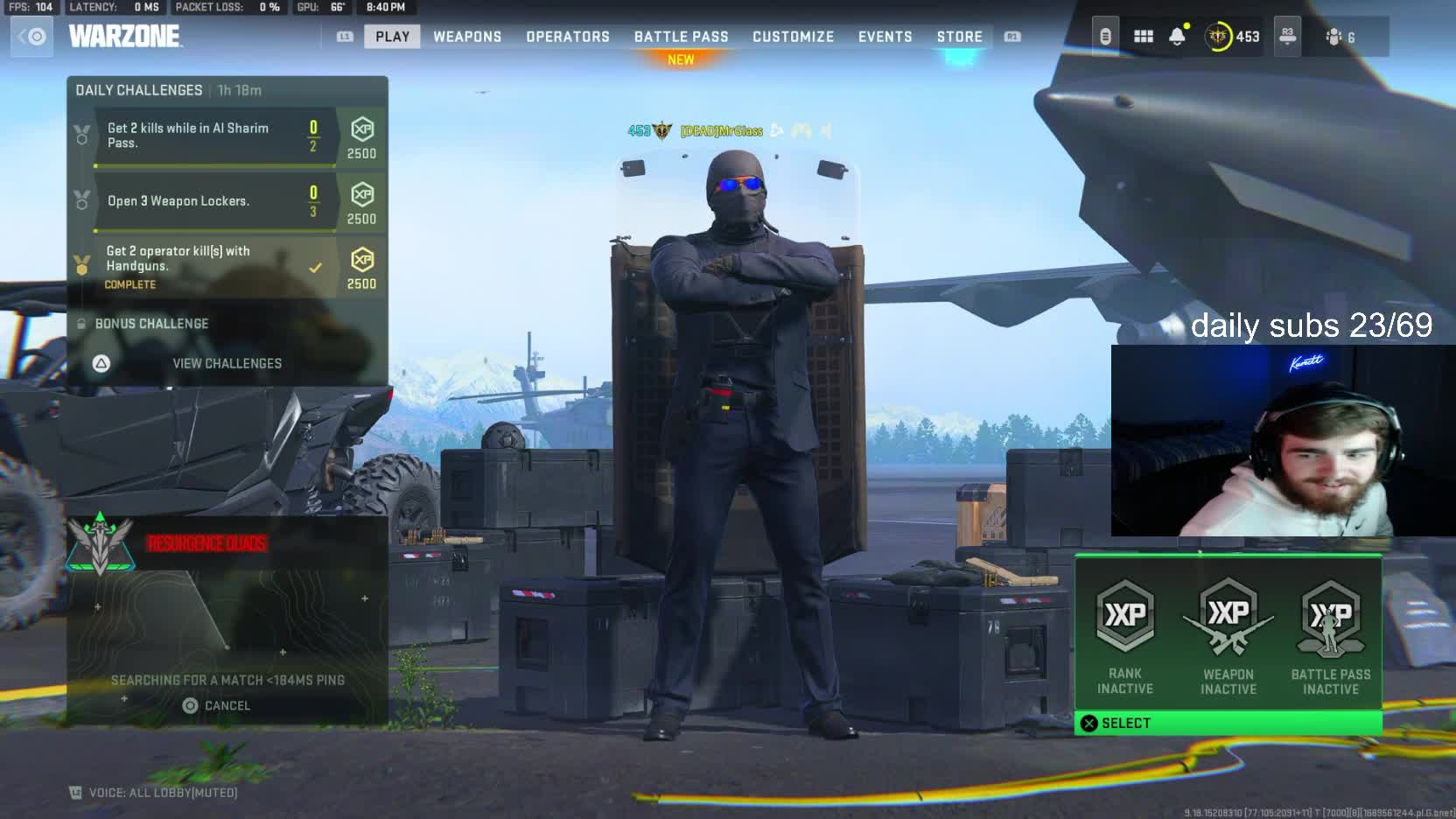View the player rank 453 badge
Screen dimensions: 1456x819
pyautogui.click(x=1232, y=37)
